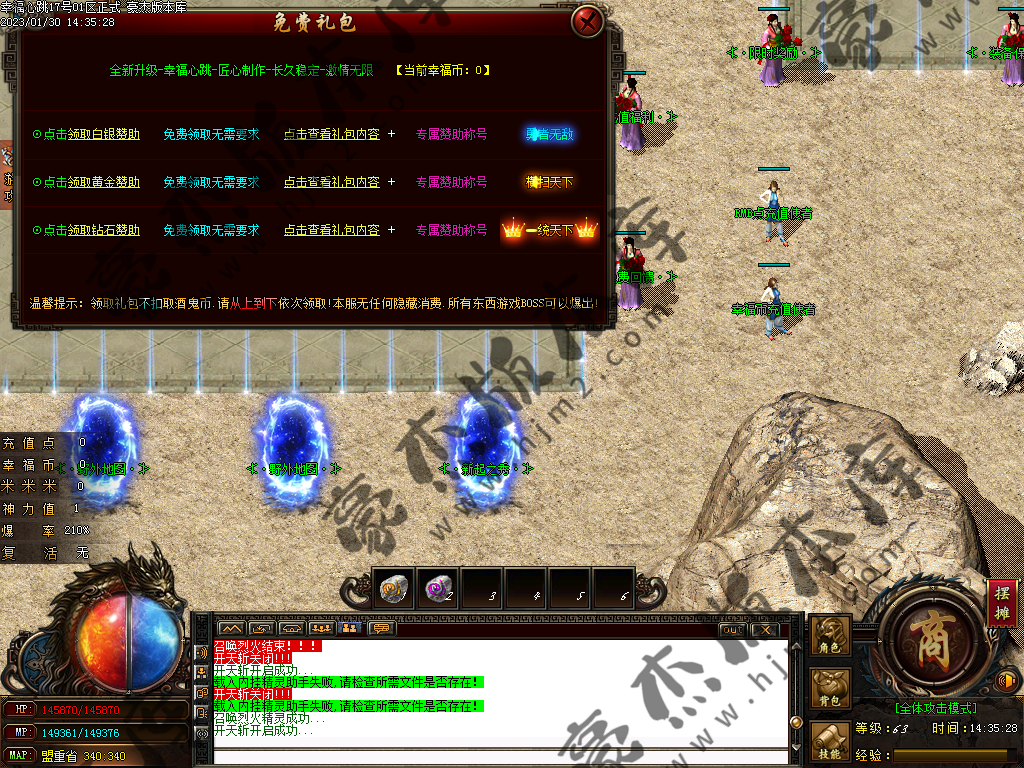Select the speech bubble chat channel tab
Image resolution: width=1024 pixels, height=768 pixels.
coord(381,628)
